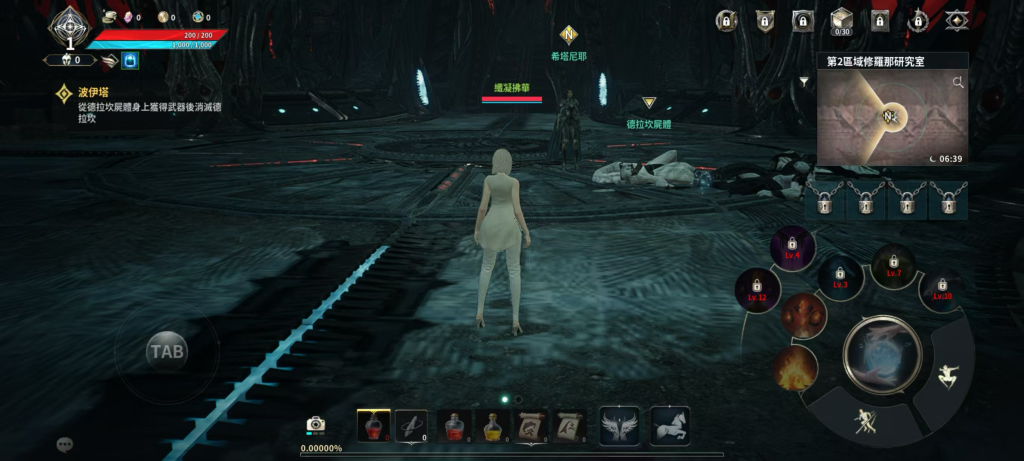This screenshot has height=461, width=1024.
Task: Tap the locked Lv.12 skill slot
Action: pos(757,290)
